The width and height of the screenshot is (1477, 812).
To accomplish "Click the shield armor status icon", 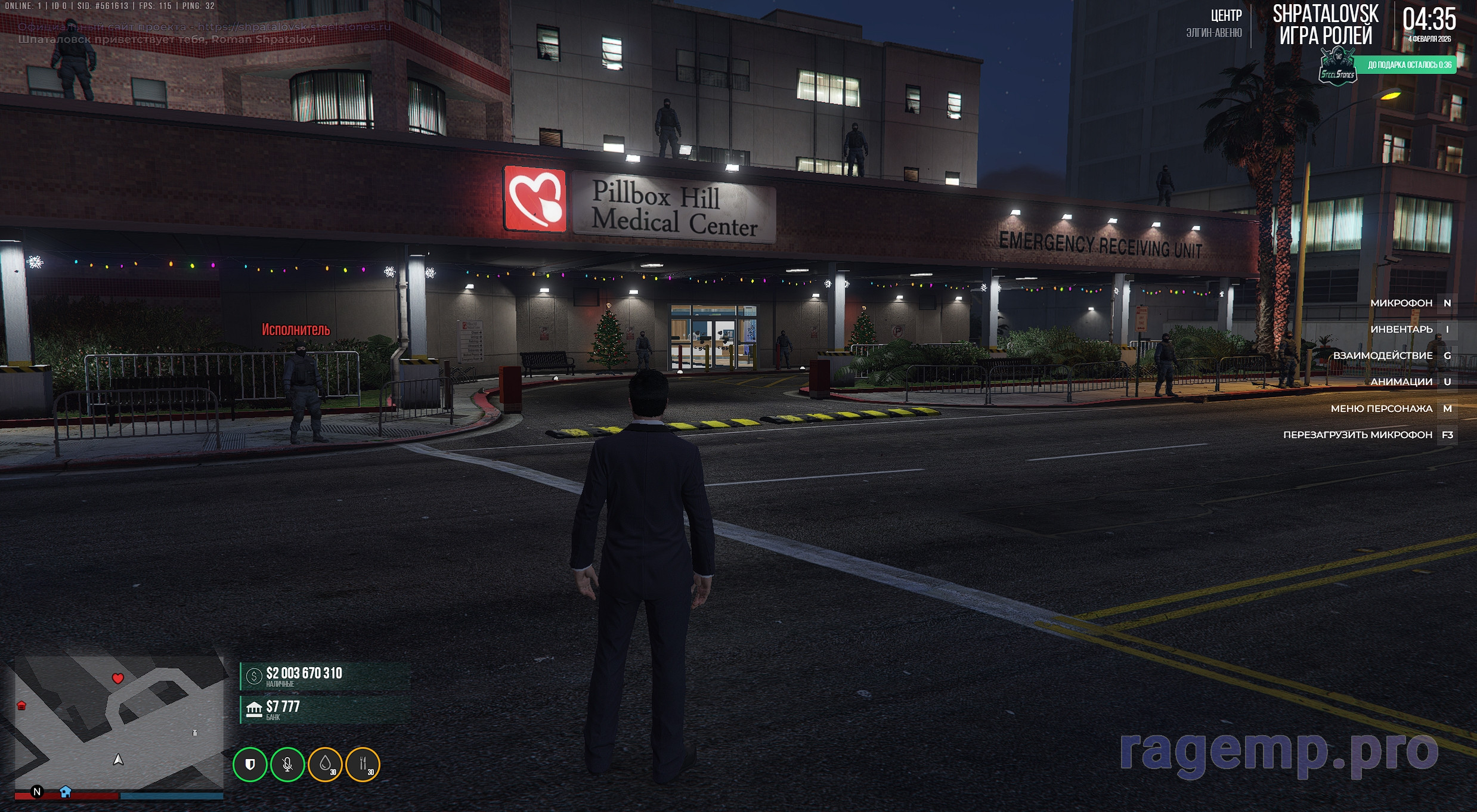I will click(250, 764).
